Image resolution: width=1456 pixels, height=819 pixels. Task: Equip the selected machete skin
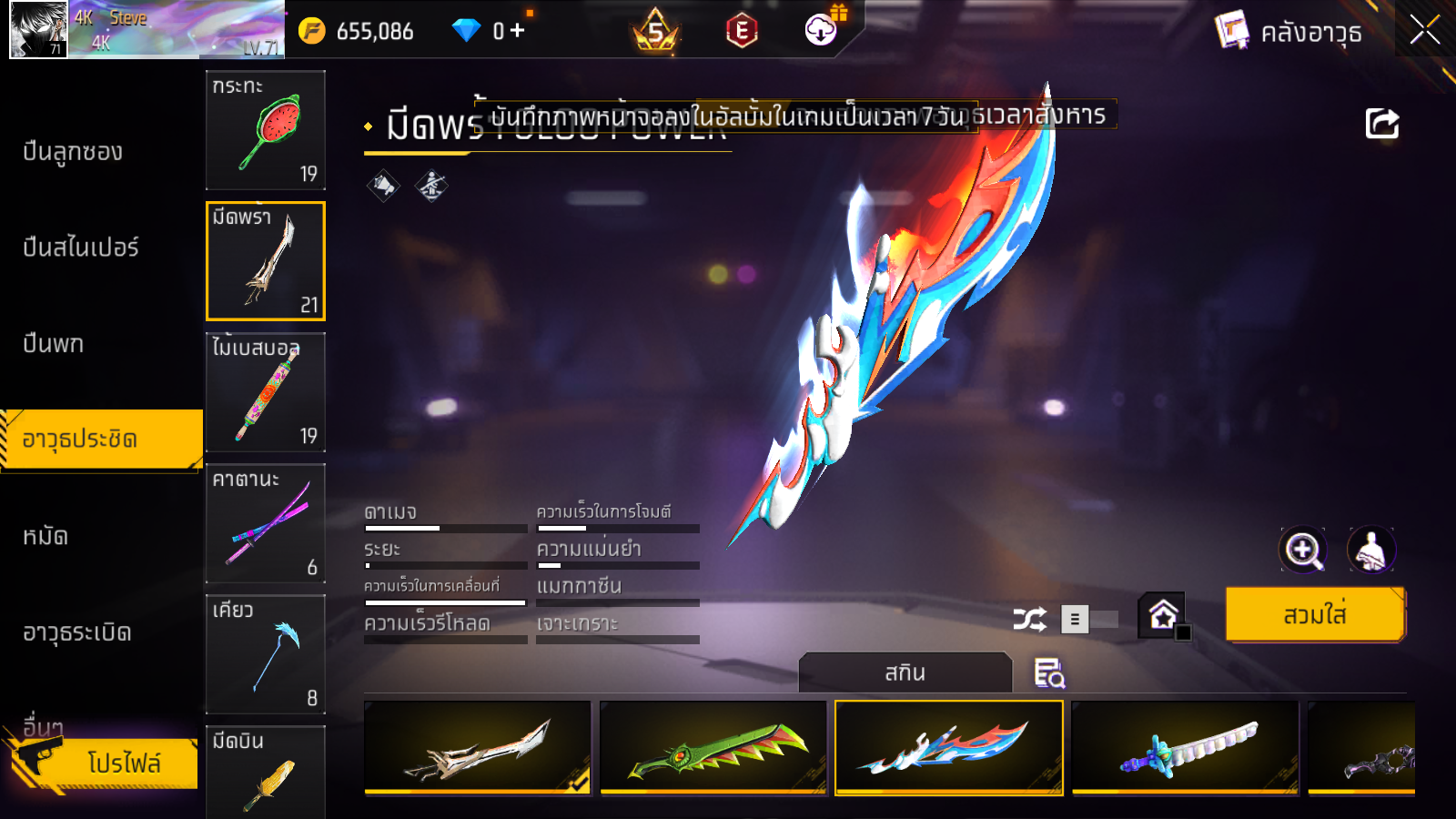[x=1315, y=615]
